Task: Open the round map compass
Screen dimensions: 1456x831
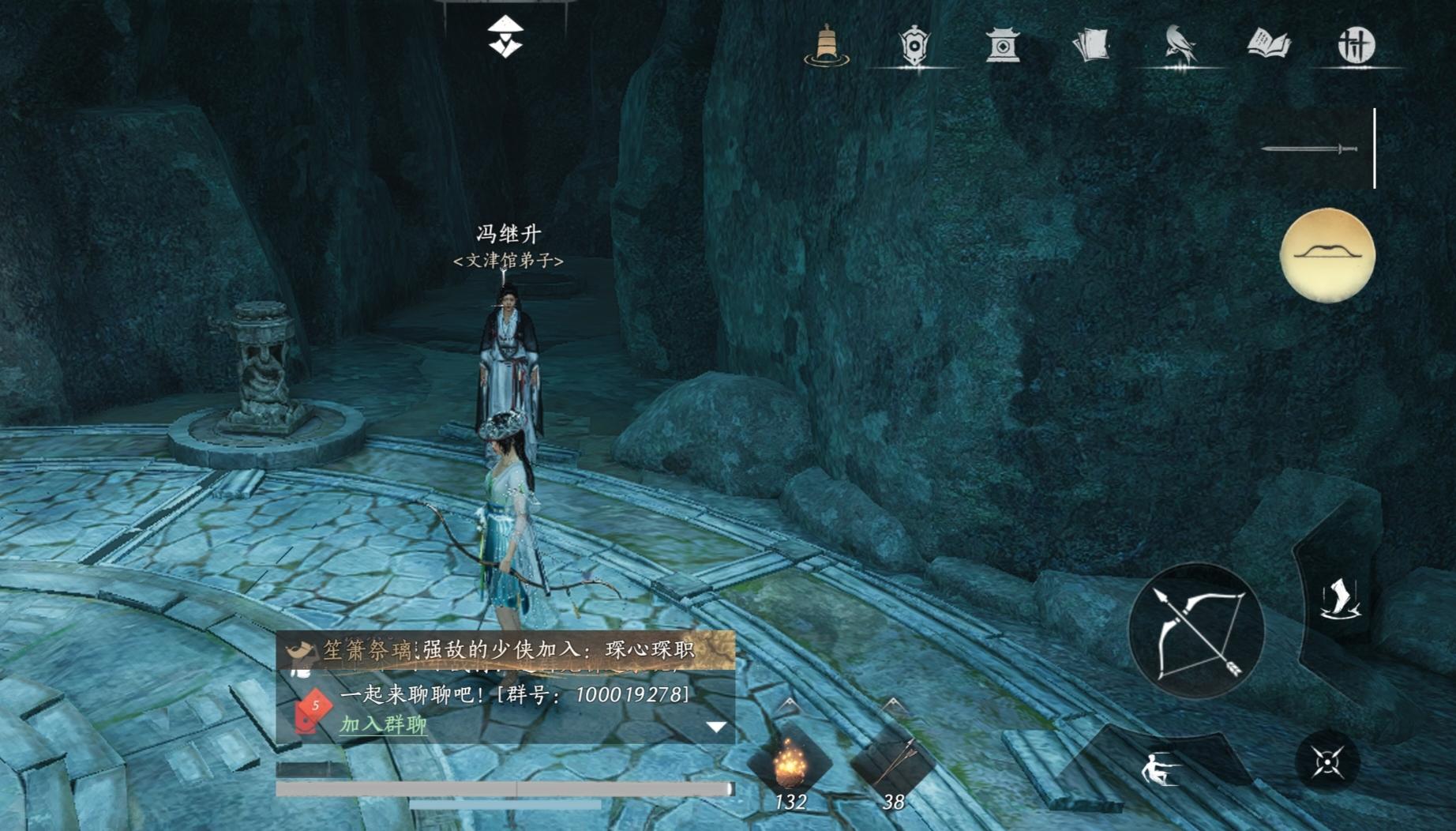Action: [x=1327, y=253]
